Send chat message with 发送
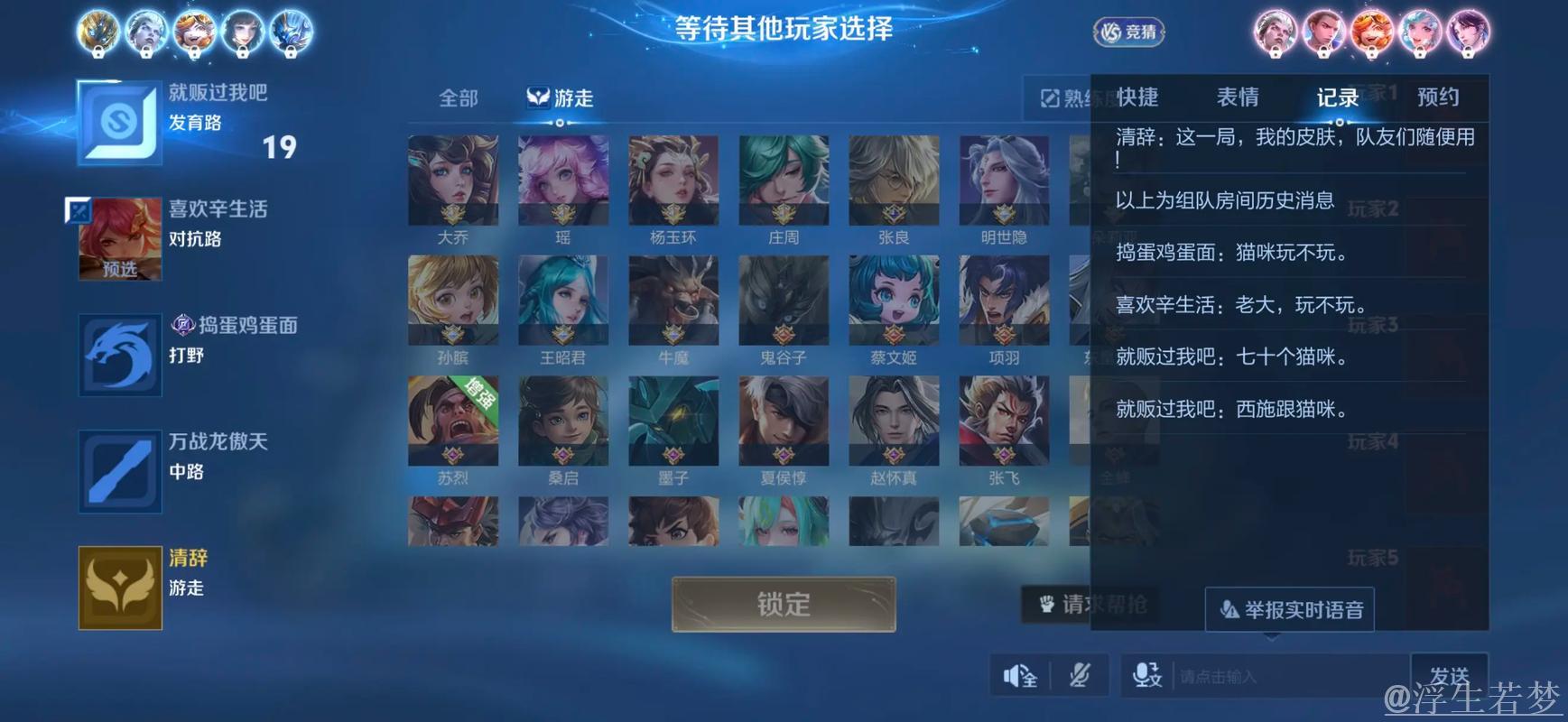Screen dimensions: 1568x722 (1449, 675)
